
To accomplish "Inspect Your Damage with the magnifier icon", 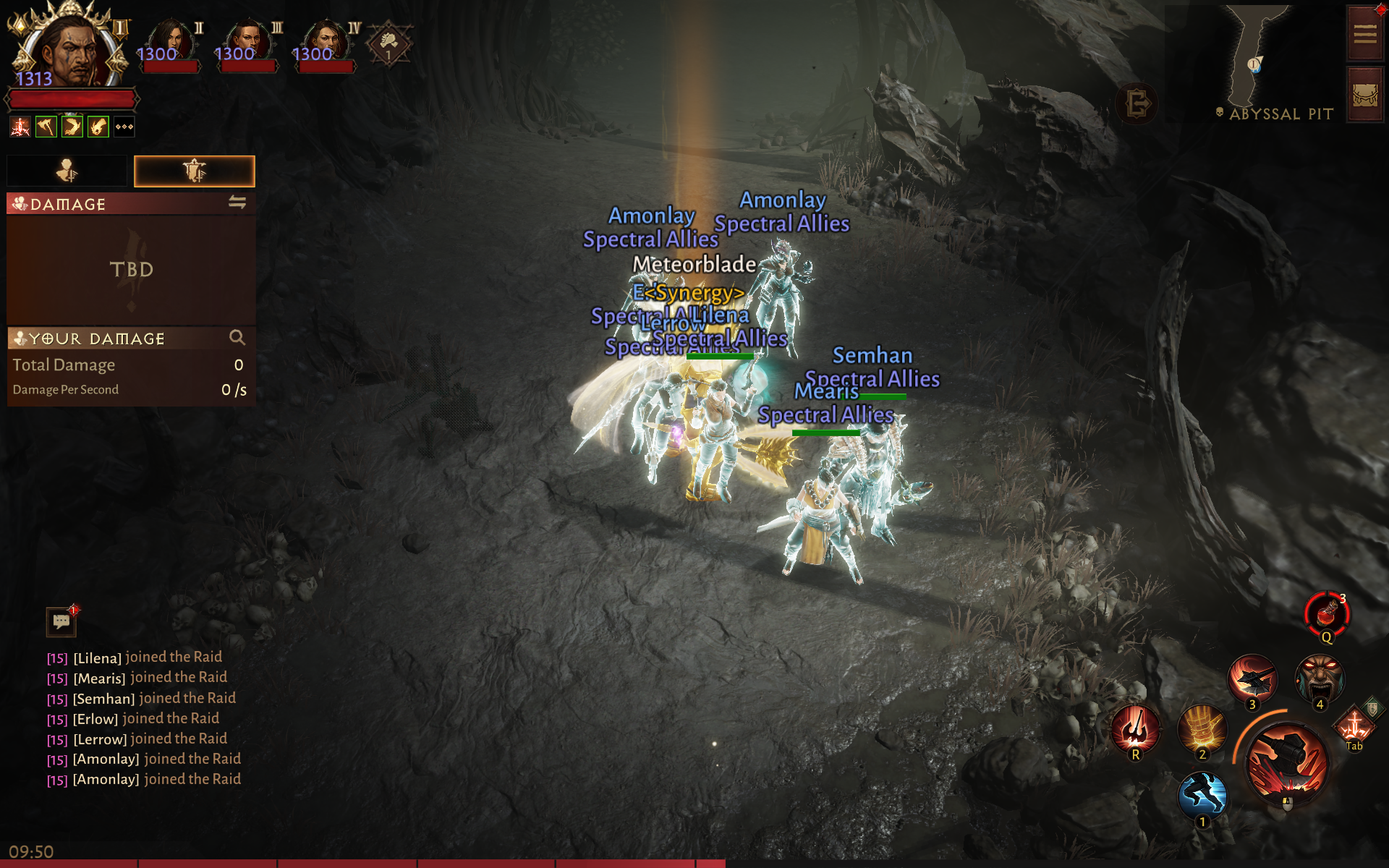I will (237, 338).
